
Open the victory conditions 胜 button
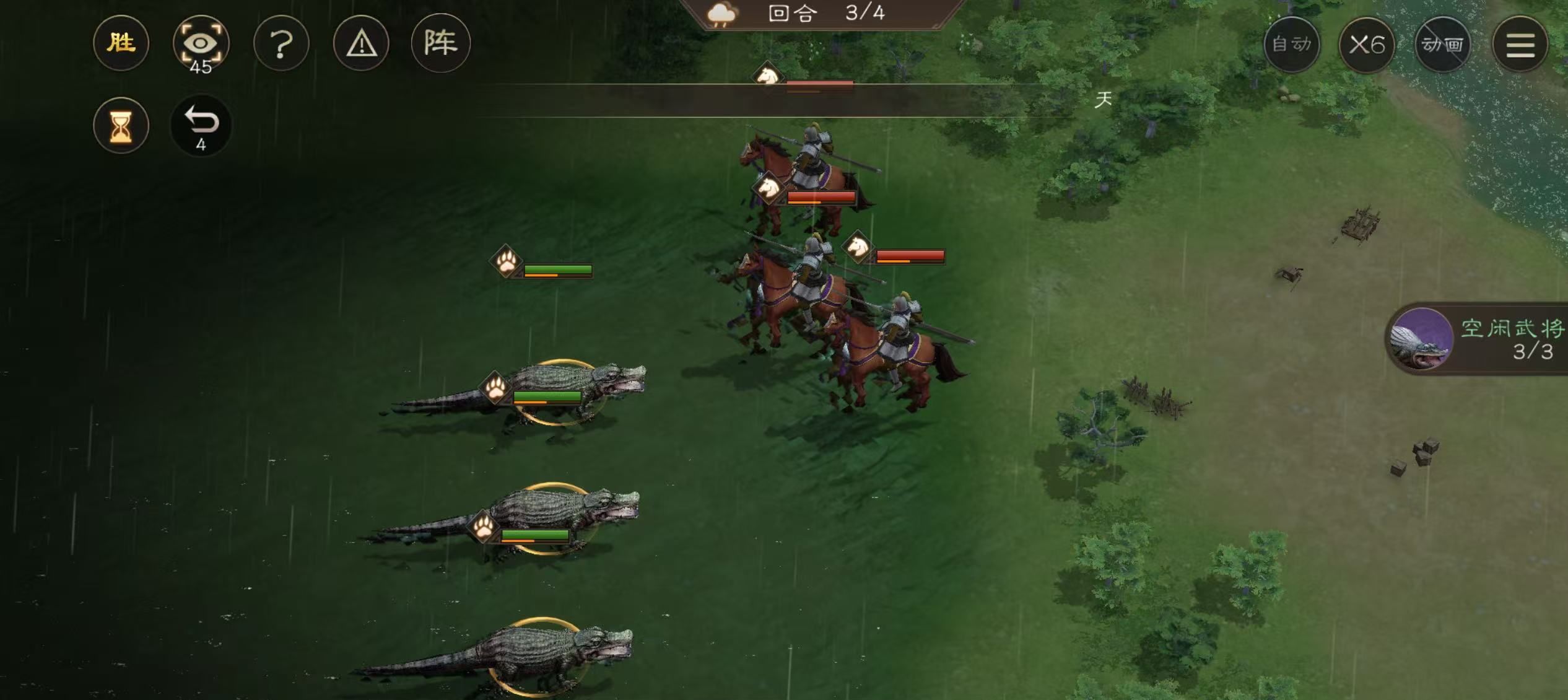121,43
